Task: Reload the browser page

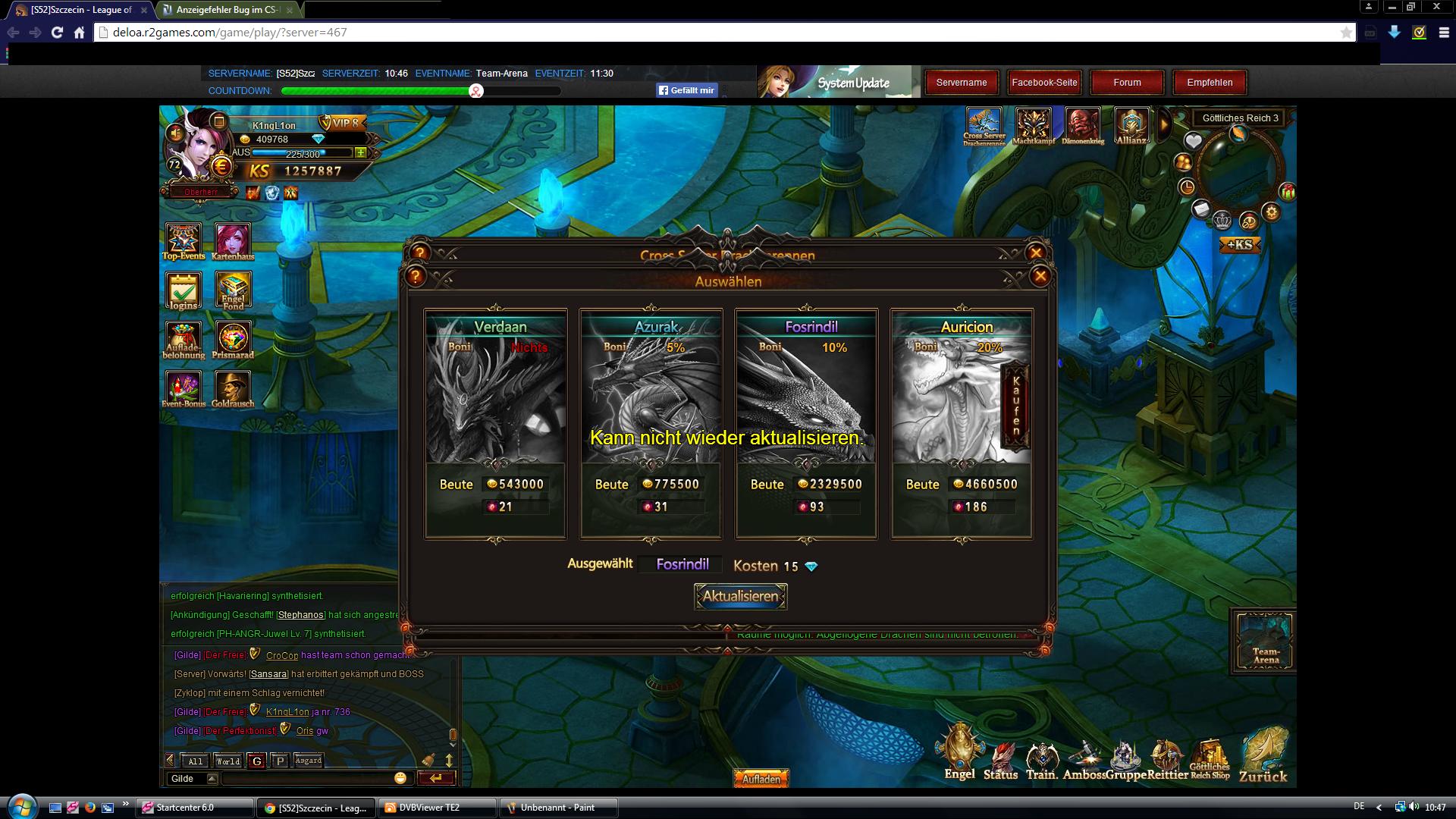Action: pyautogui.click(x=57, y=32)
